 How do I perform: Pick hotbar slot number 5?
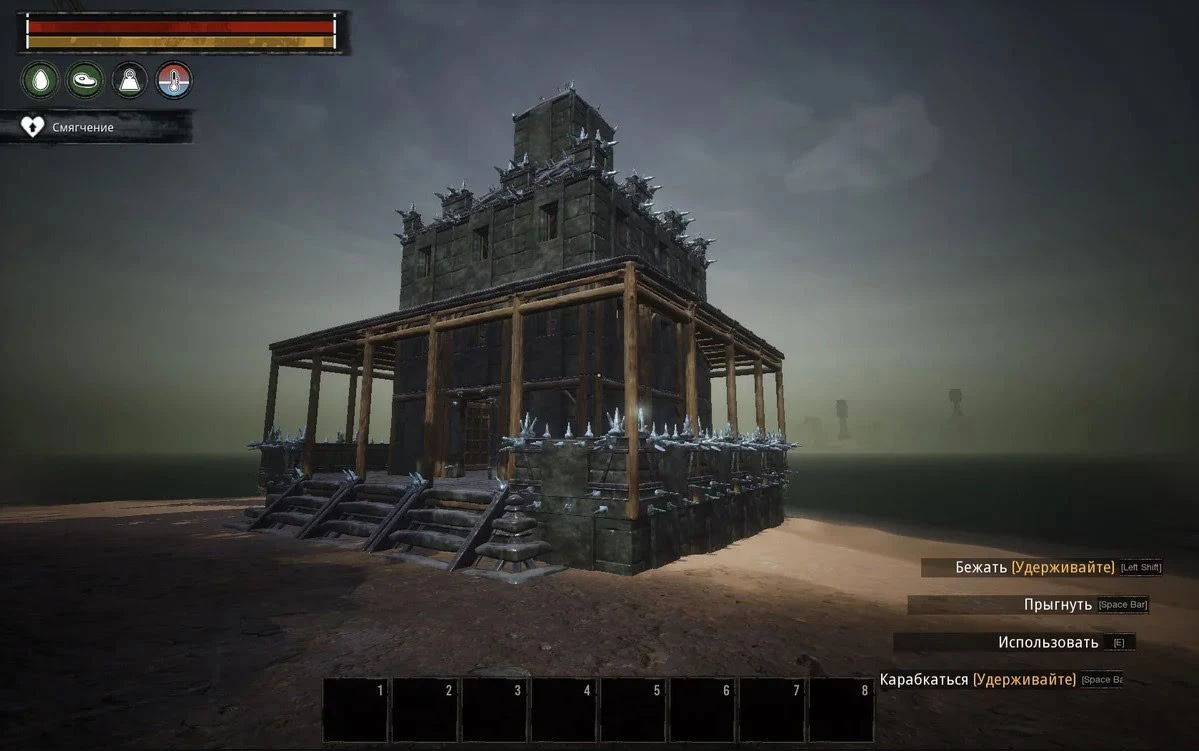click(633, 710)
